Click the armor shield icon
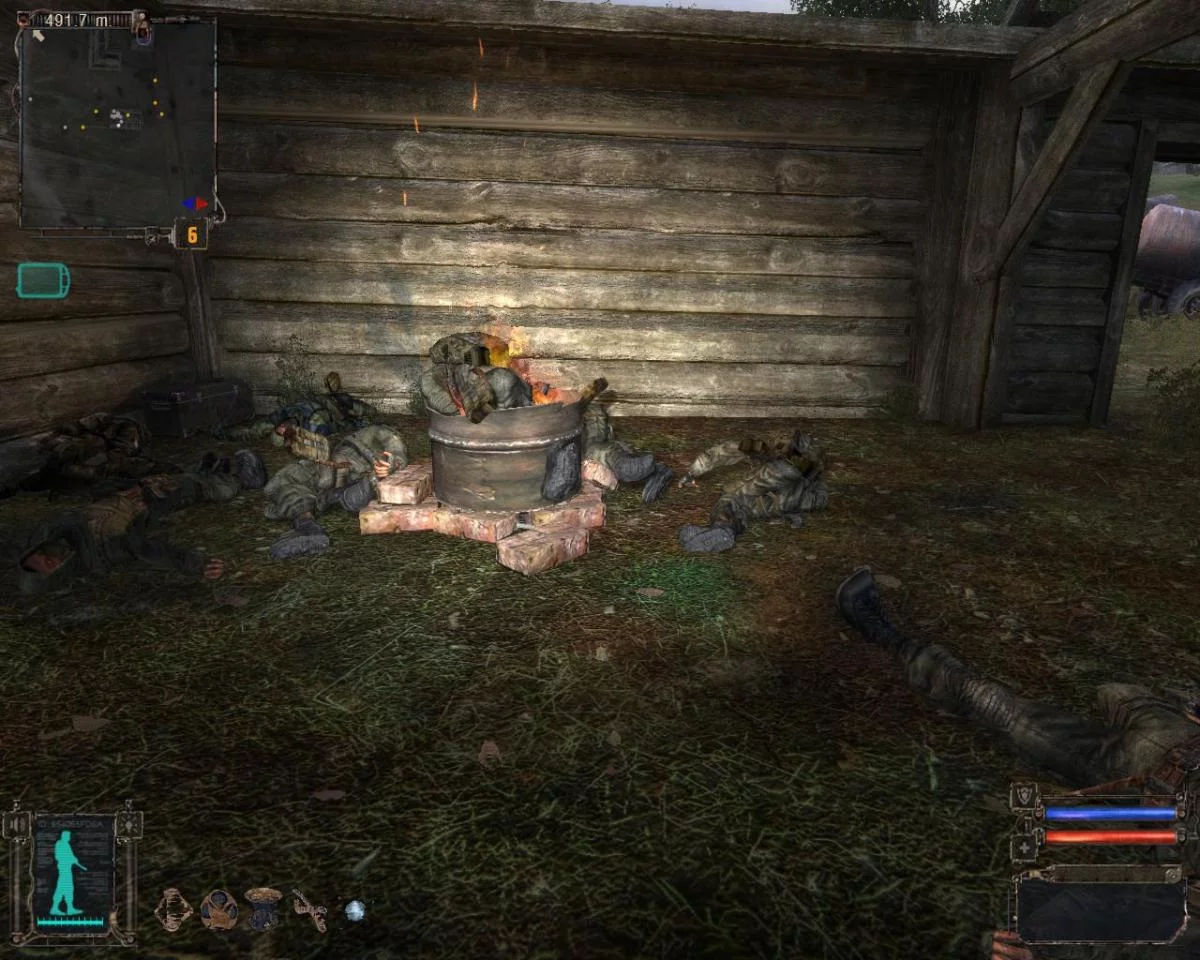1200x960 pixels. pyautogui.click(x=1023, y=797)
